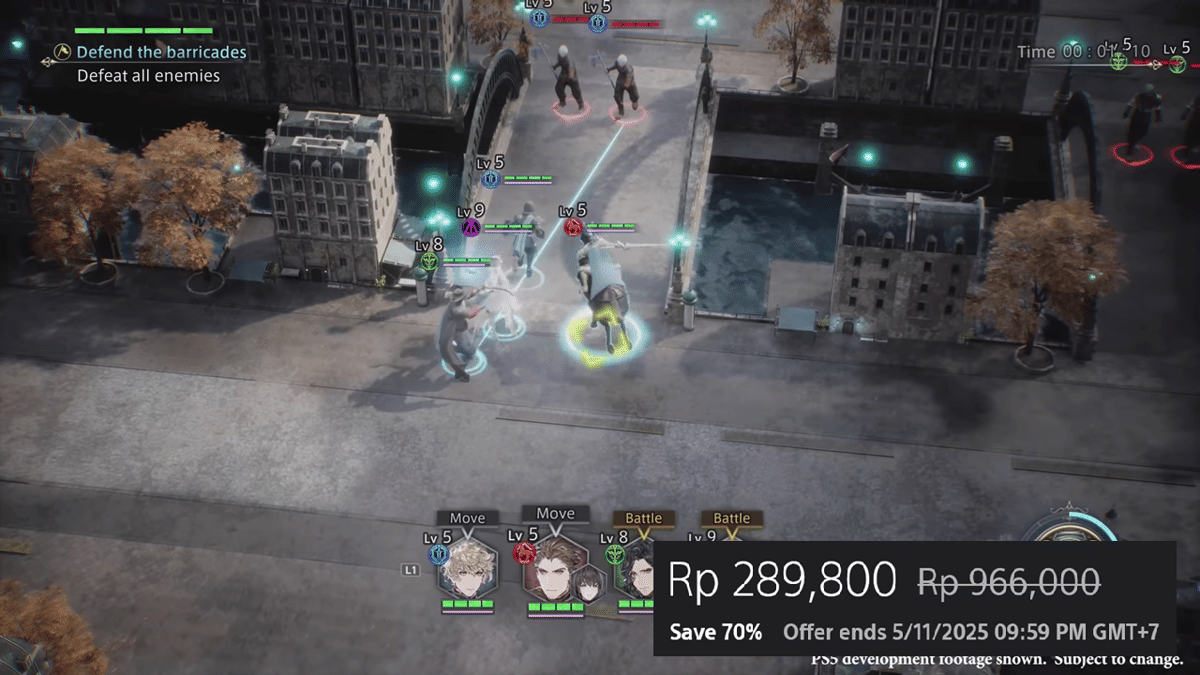Click the green Lv 8 marker above the archer
The width and height of the screenshot is (1200, 675).
pyautogui.click(x=429, y=261)
